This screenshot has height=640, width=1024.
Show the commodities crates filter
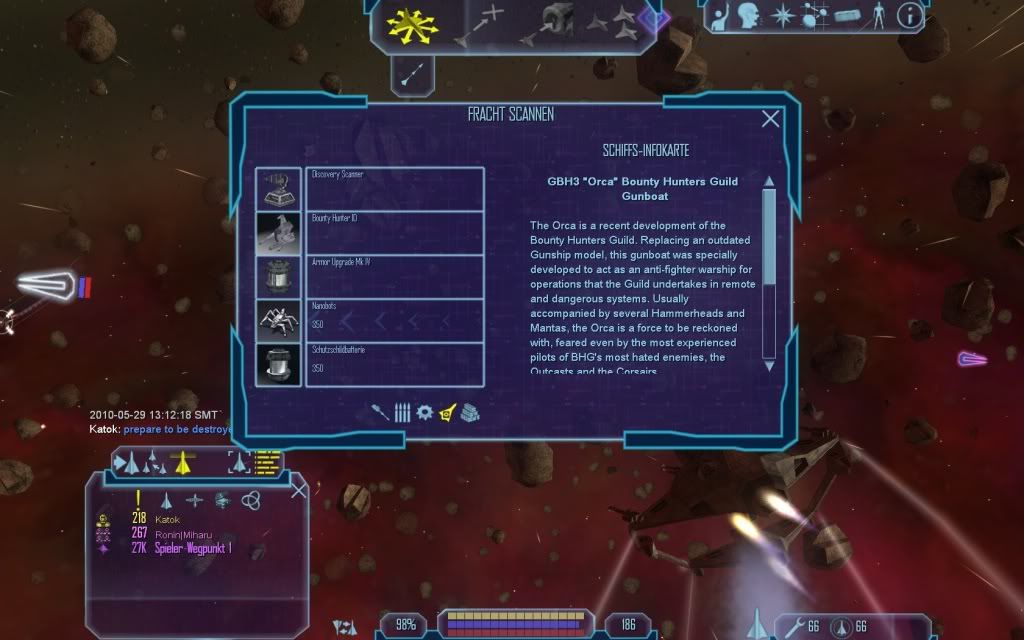point(471,412)
